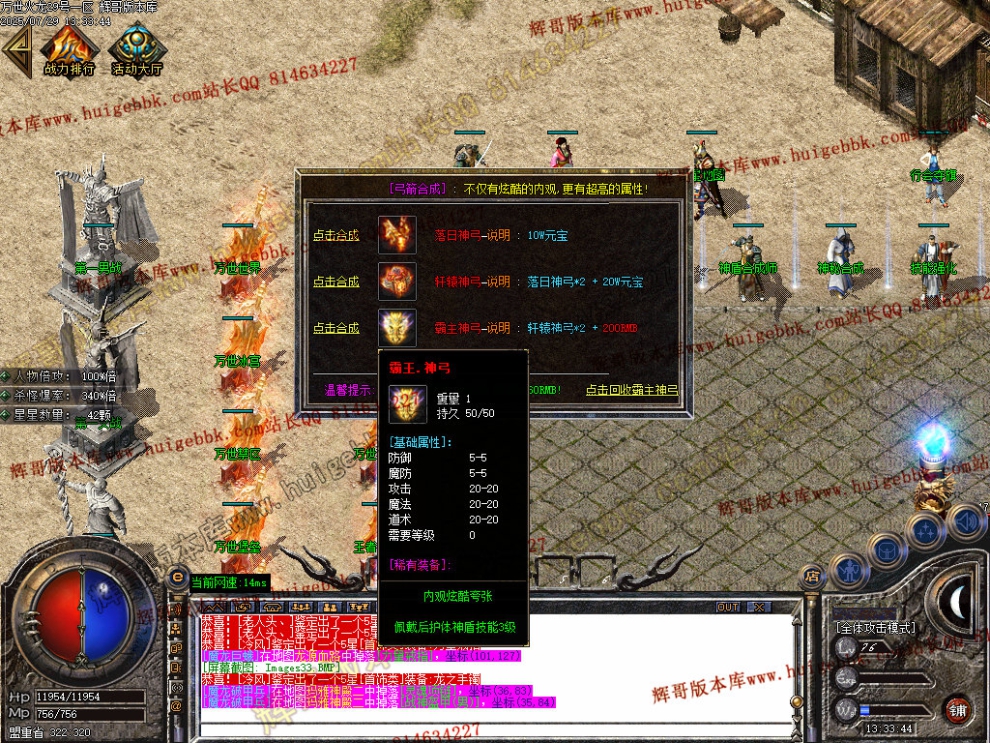Click 点击合成 for the 落日神弓
Viewport: 990px width, 743px height.
point(335,235)
